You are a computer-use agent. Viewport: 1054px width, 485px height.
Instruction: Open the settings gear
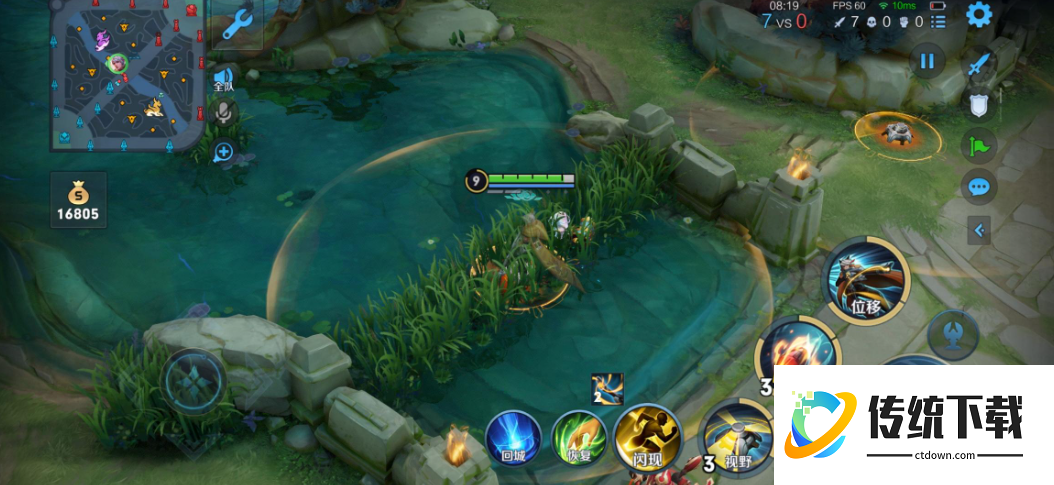point(978,14)
